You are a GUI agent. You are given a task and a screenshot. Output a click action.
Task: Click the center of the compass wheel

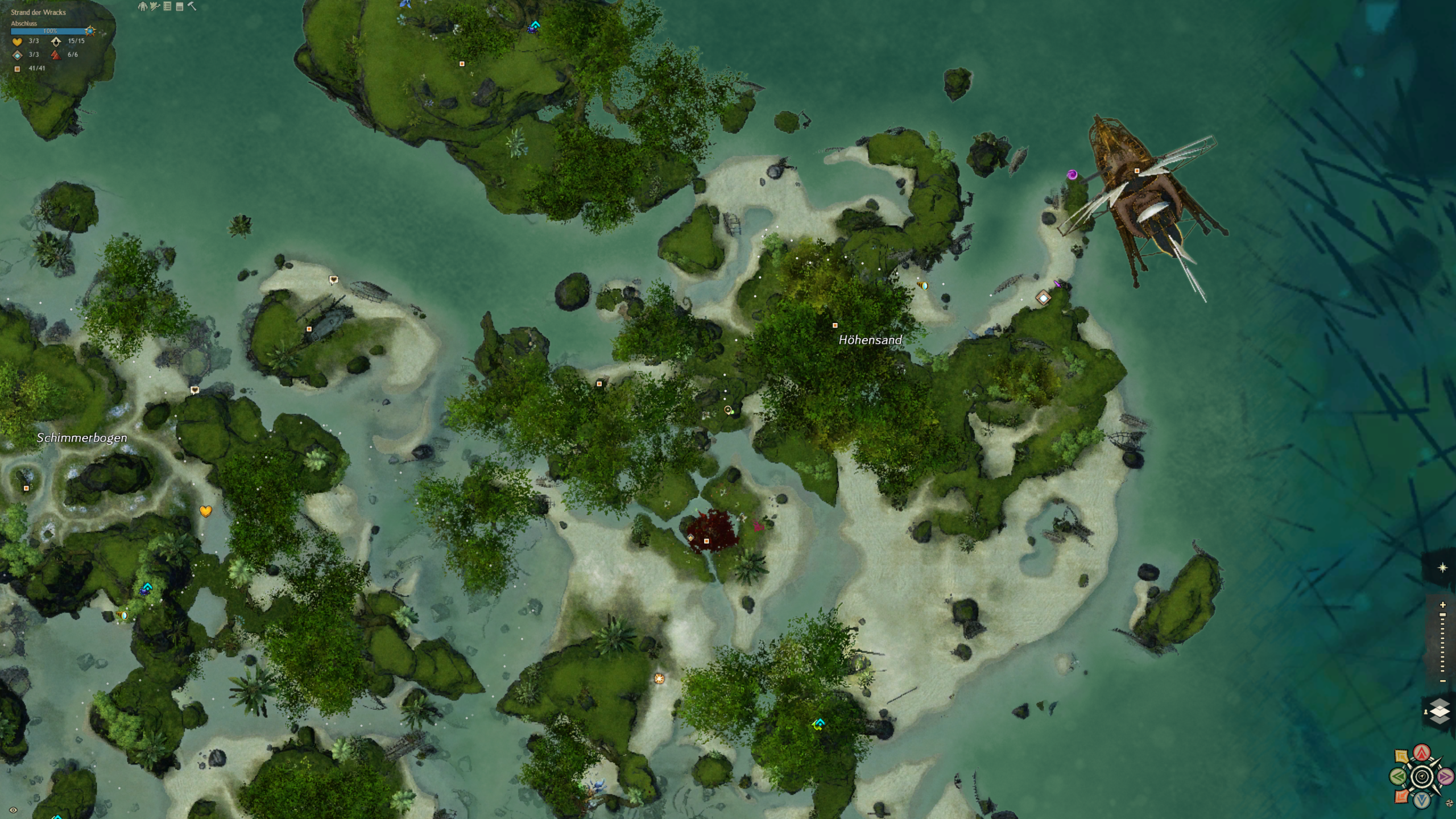[x=1422, y=776]
